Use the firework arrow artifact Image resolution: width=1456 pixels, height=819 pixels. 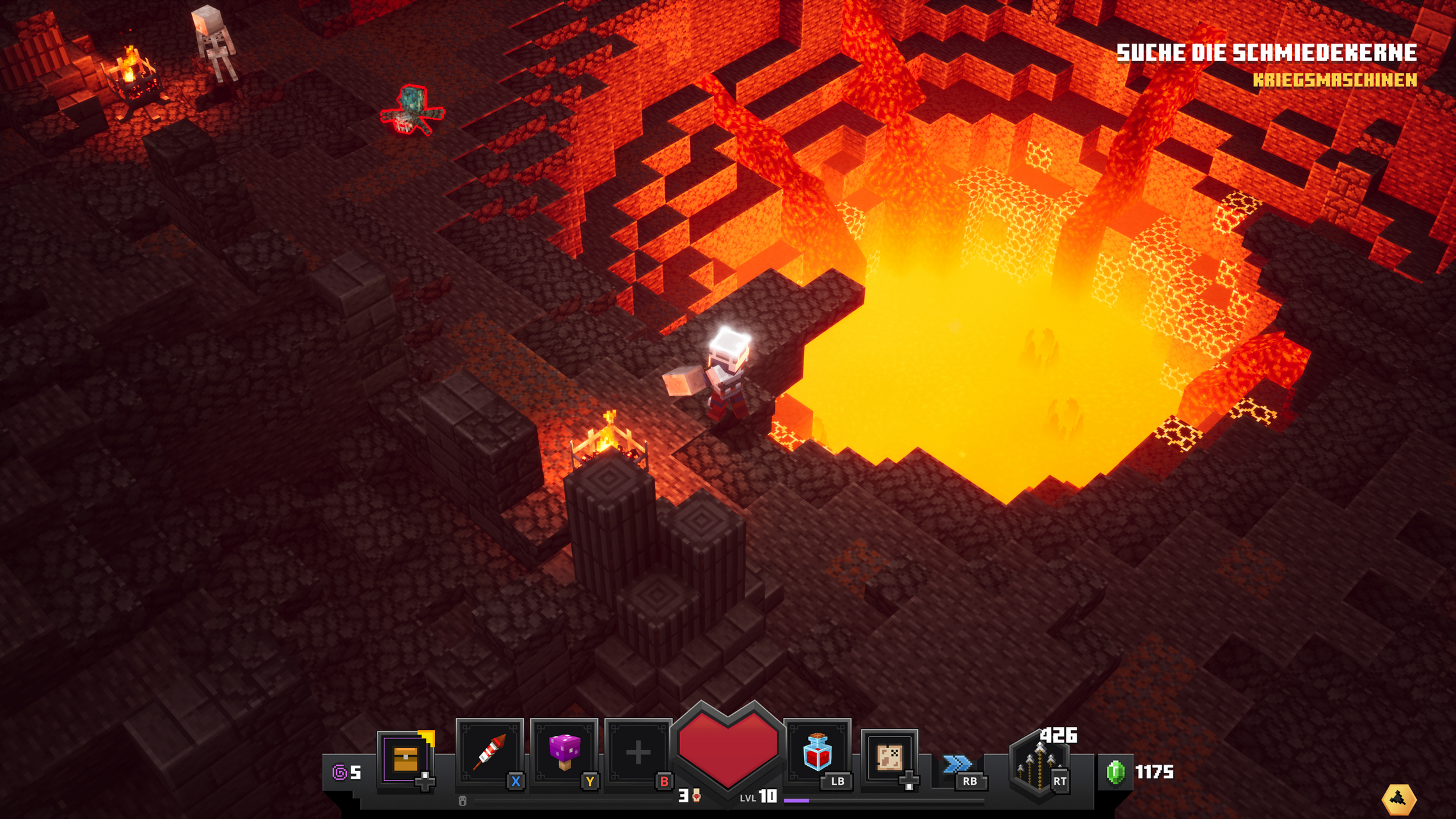[x=490, y=752]
